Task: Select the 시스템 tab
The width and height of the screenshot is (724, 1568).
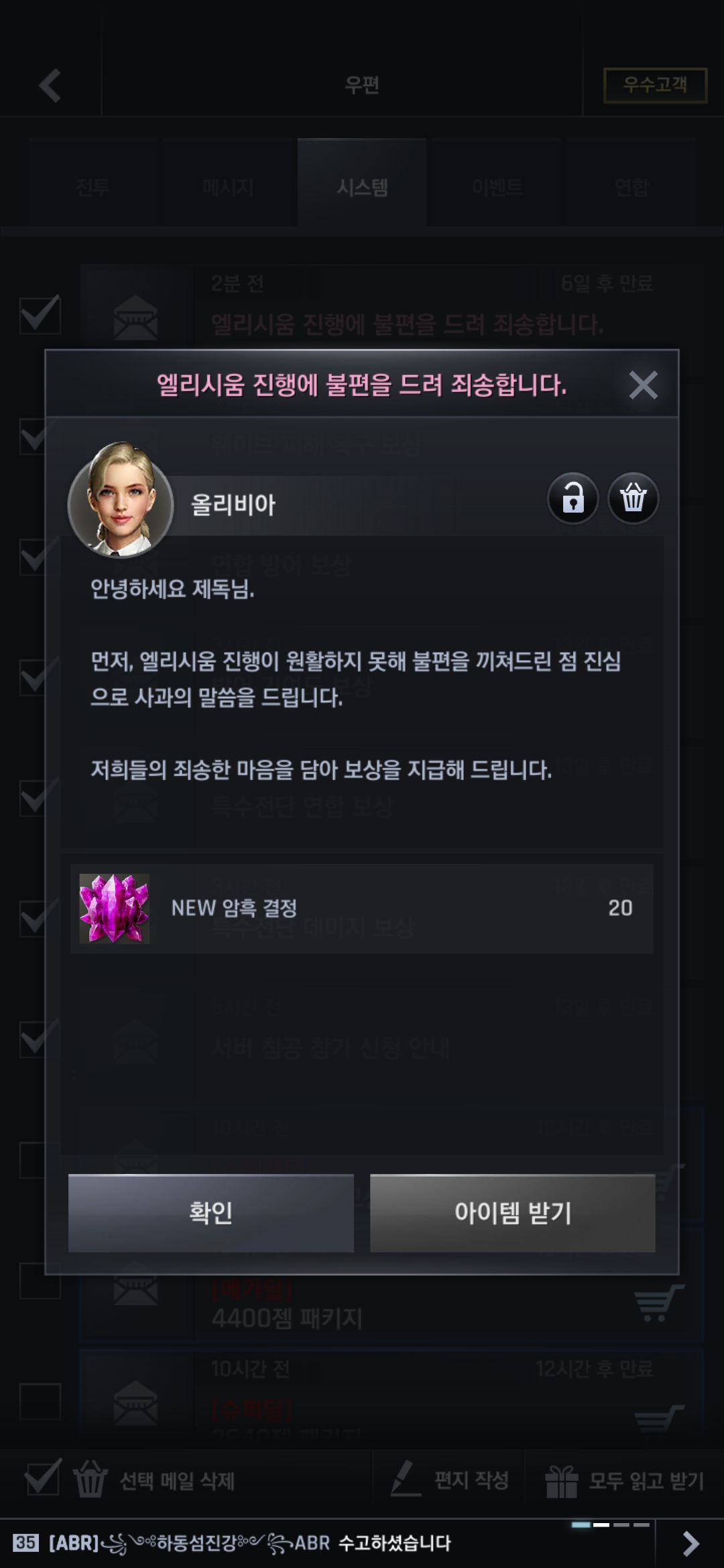Action: (x=362, y=187)
